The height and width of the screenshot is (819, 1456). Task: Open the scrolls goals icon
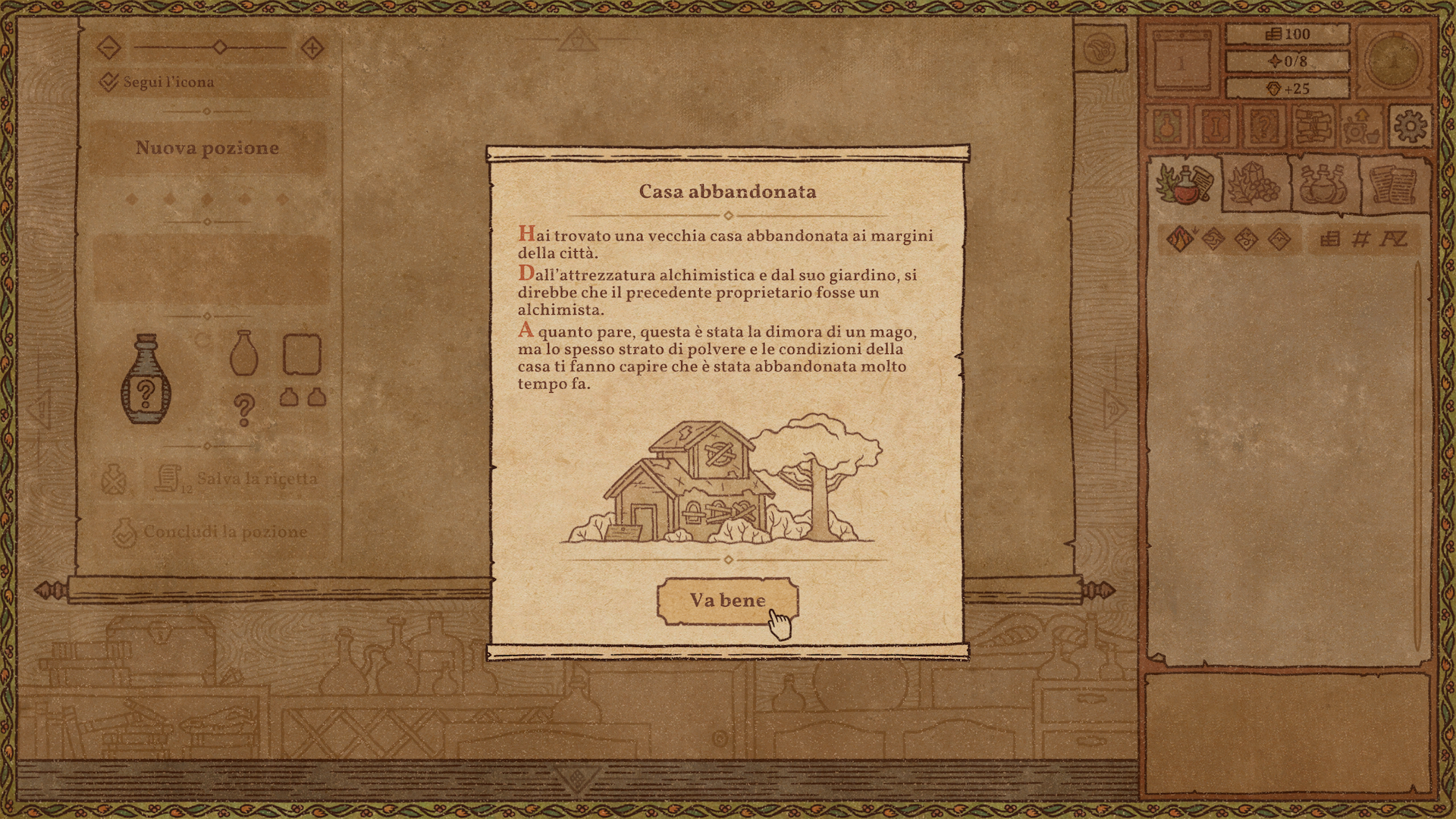tap(1313, 126)
